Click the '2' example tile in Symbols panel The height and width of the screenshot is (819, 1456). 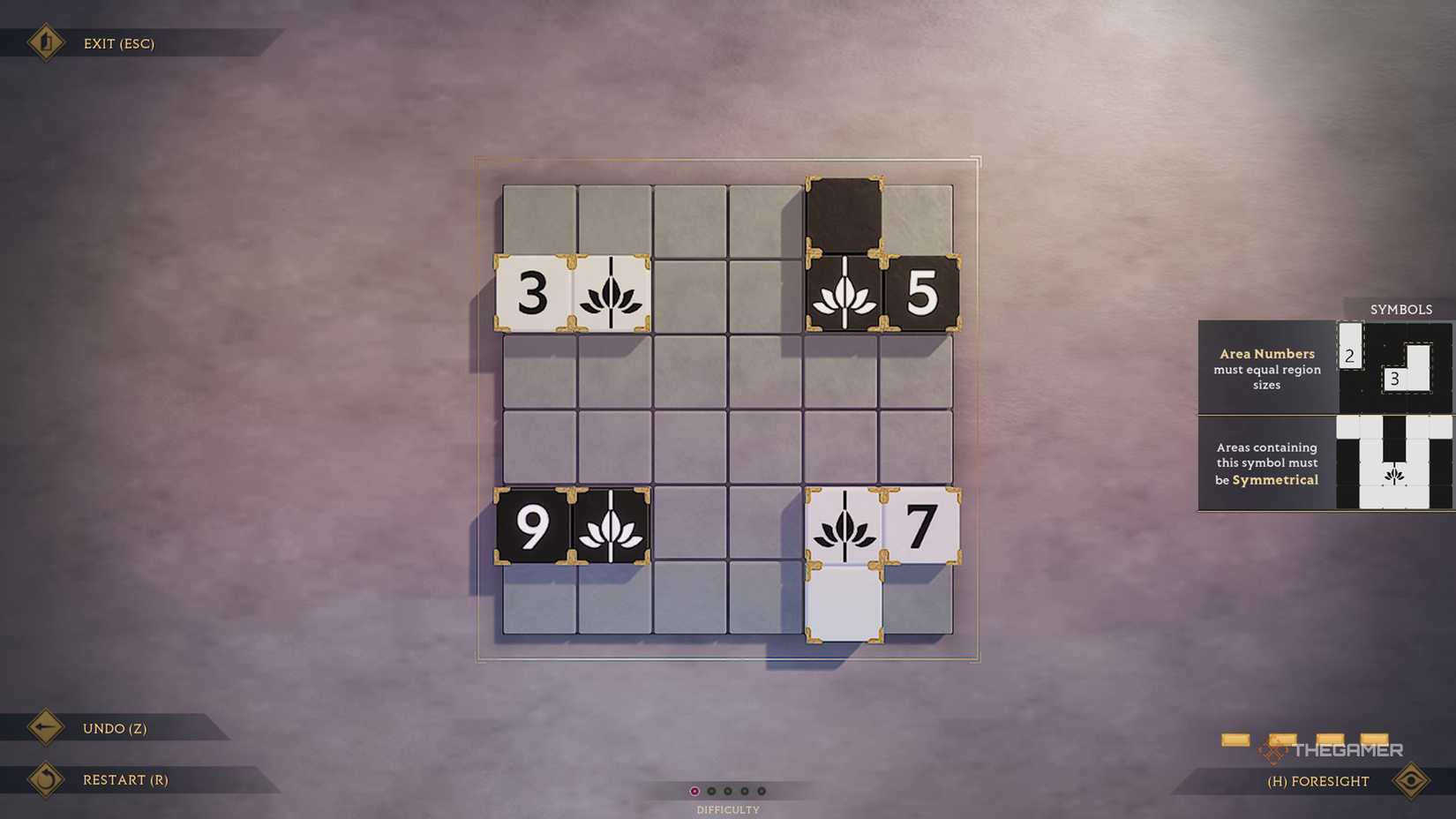[1350, 353]
